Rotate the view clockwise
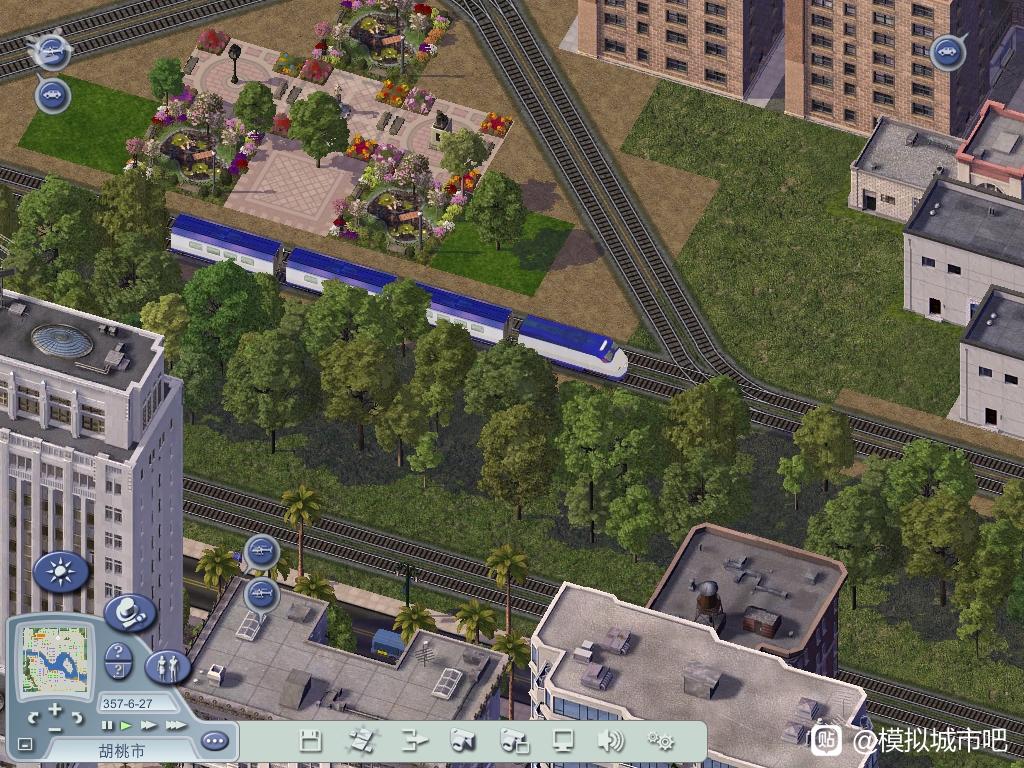The height and width of the screenshot is (768, 1024). click(78, 718)
